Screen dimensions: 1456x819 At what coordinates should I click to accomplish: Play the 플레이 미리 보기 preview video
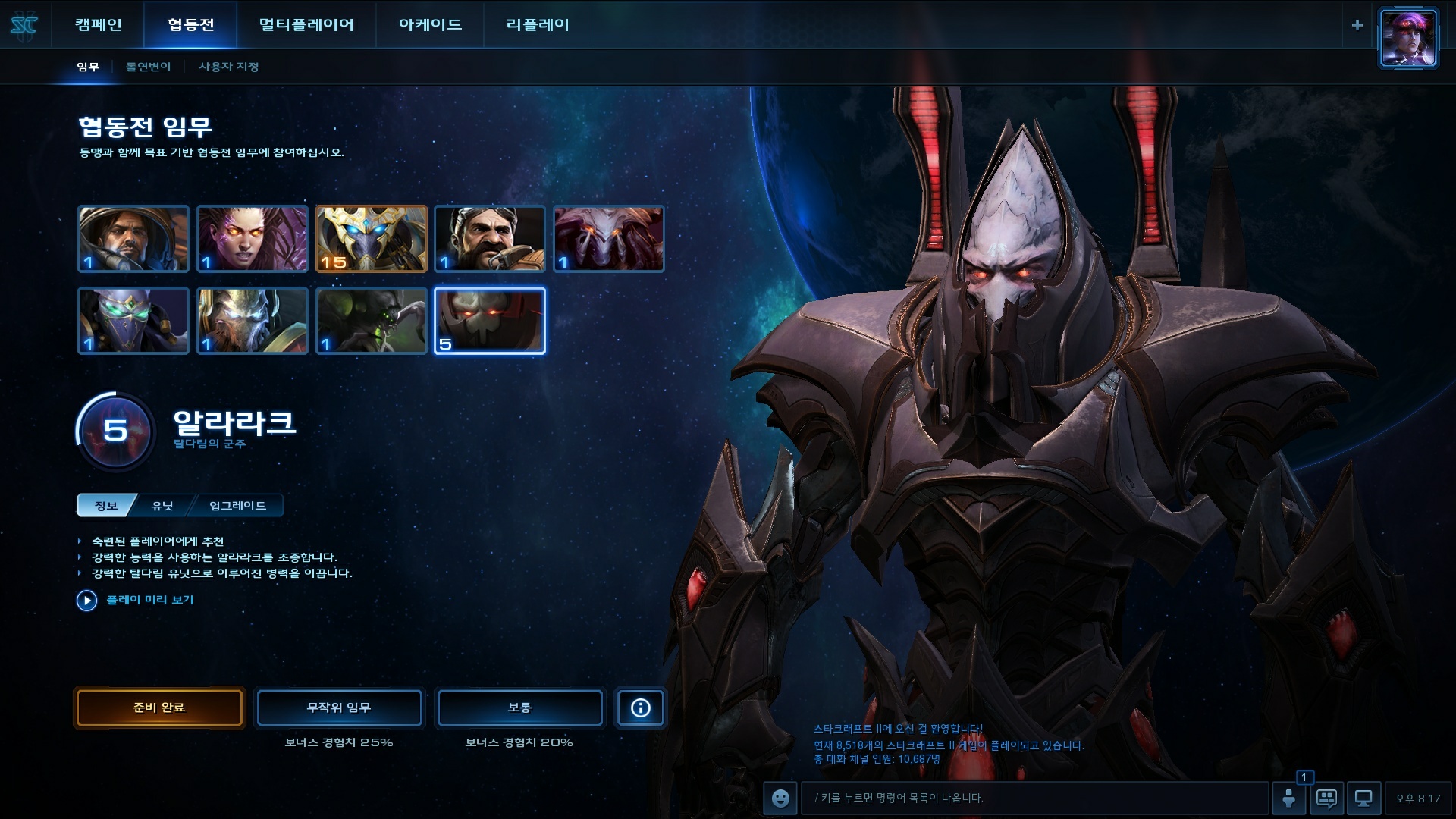[x=87, y=601]
